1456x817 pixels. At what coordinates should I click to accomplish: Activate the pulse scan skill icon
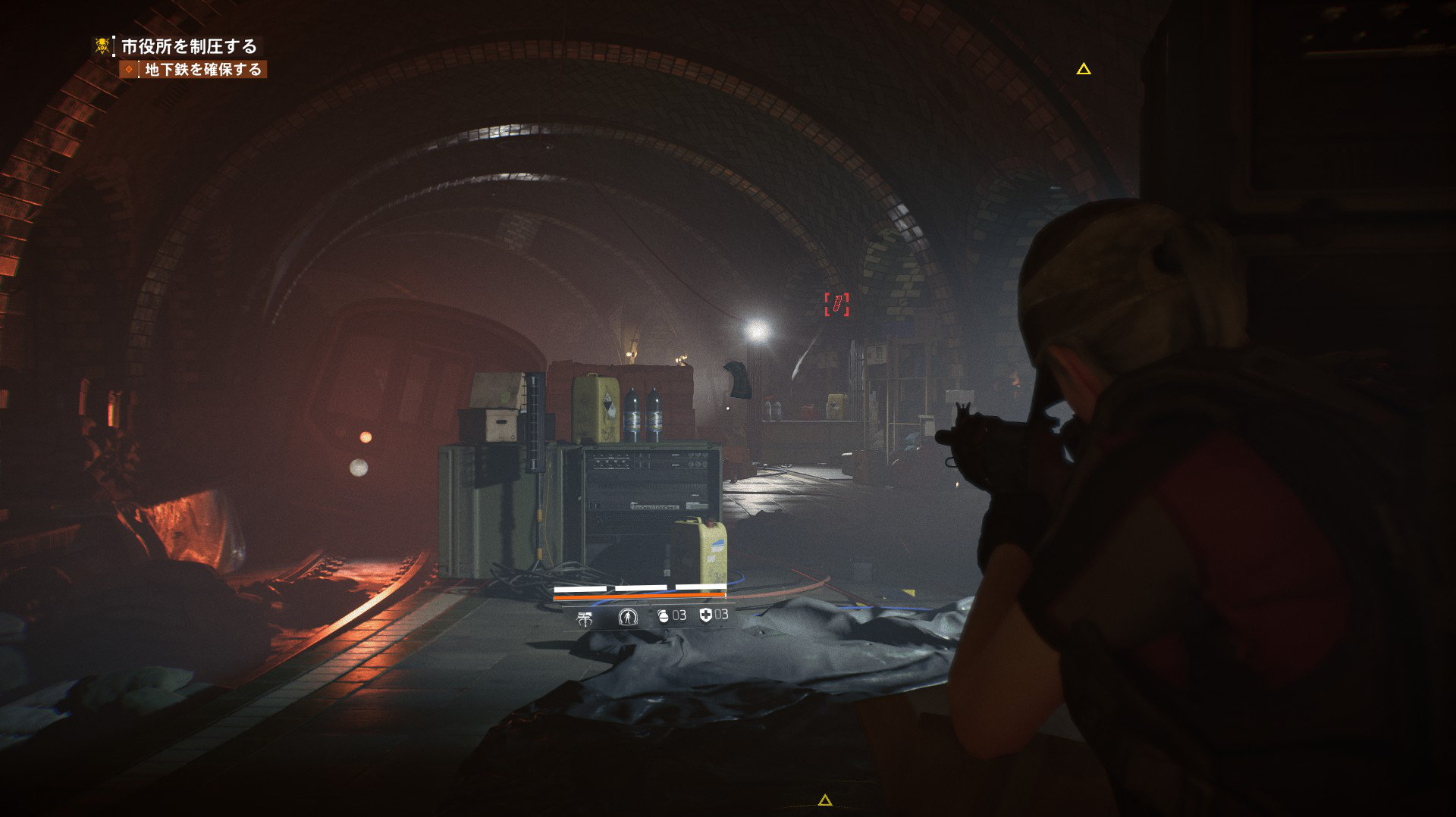click(628, 617)
